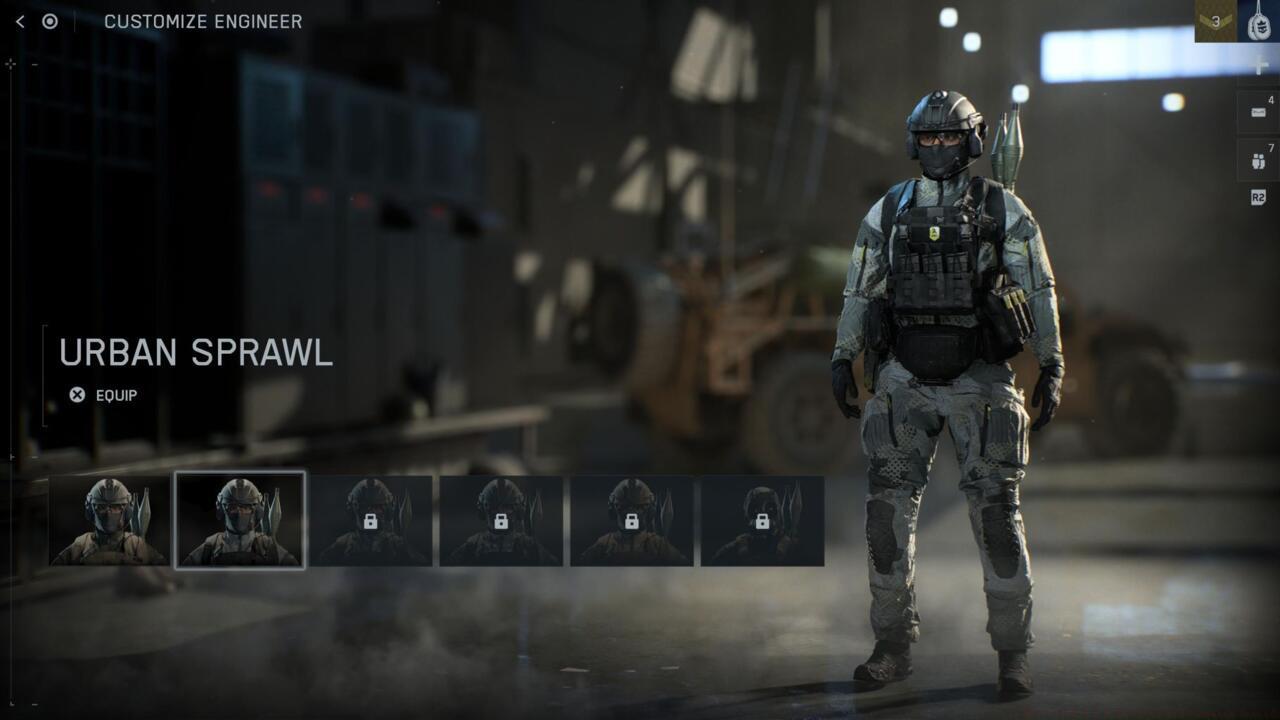Click the back arrow to exit customization

(x=20, y=20)
